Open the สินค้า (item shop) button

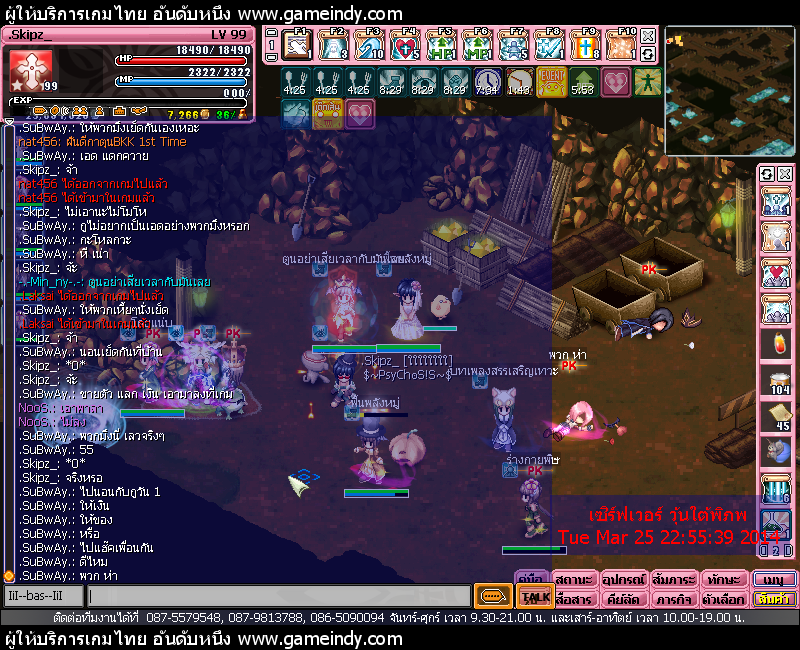(x=774, y=598)
